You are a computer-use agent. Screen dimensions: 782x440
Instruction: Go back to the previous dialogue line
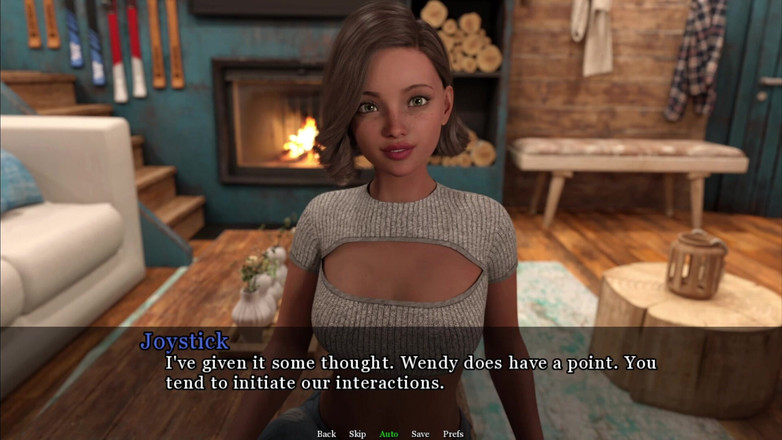(x=326, y=434)
